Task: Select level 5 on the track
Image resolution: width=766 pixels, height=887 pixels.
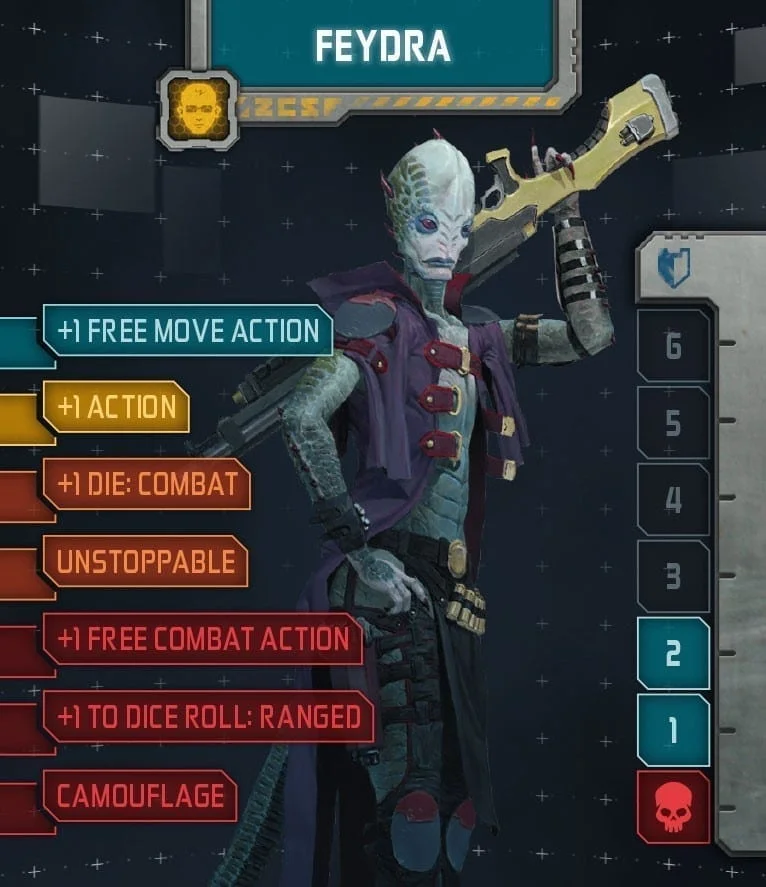Action: pos(673,423)
